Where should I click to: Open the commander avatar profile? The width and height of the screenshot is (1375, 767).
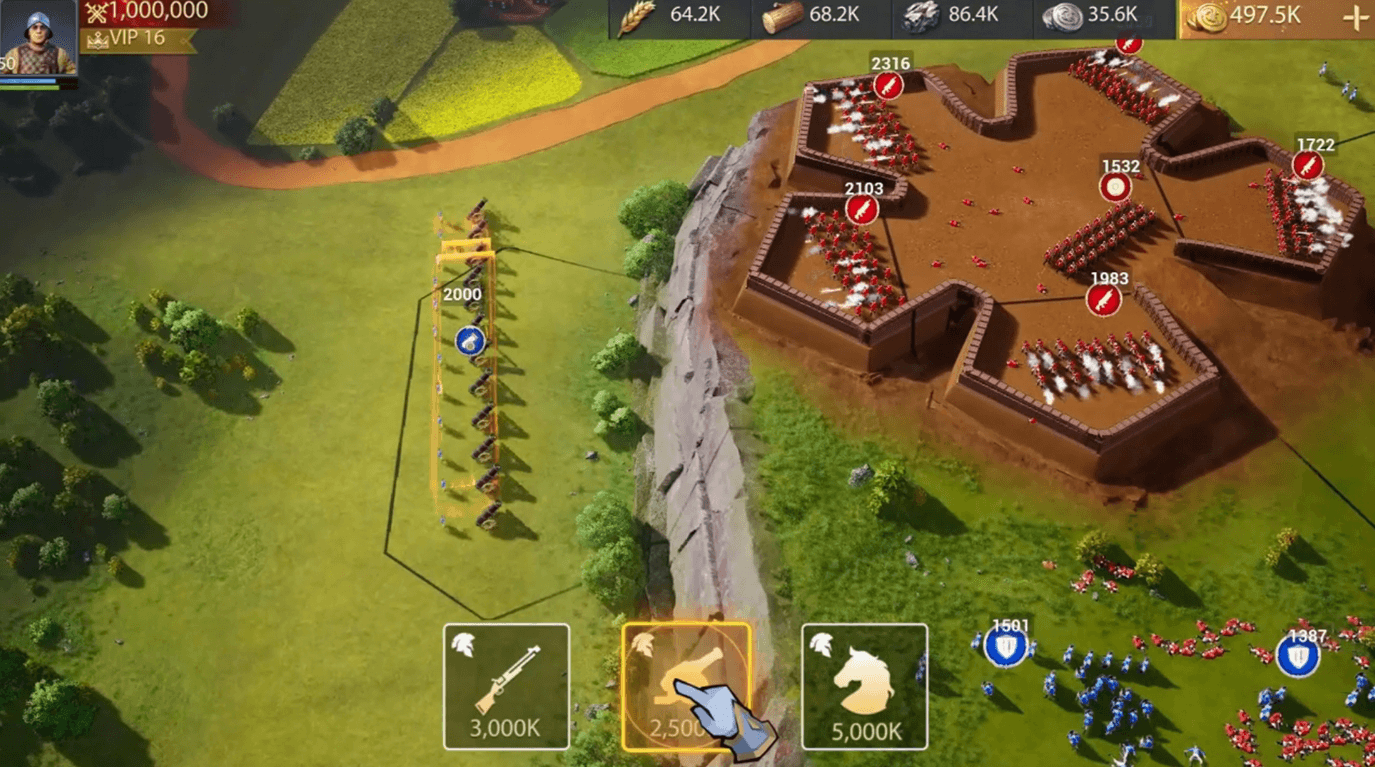click(x=38, y=40)
